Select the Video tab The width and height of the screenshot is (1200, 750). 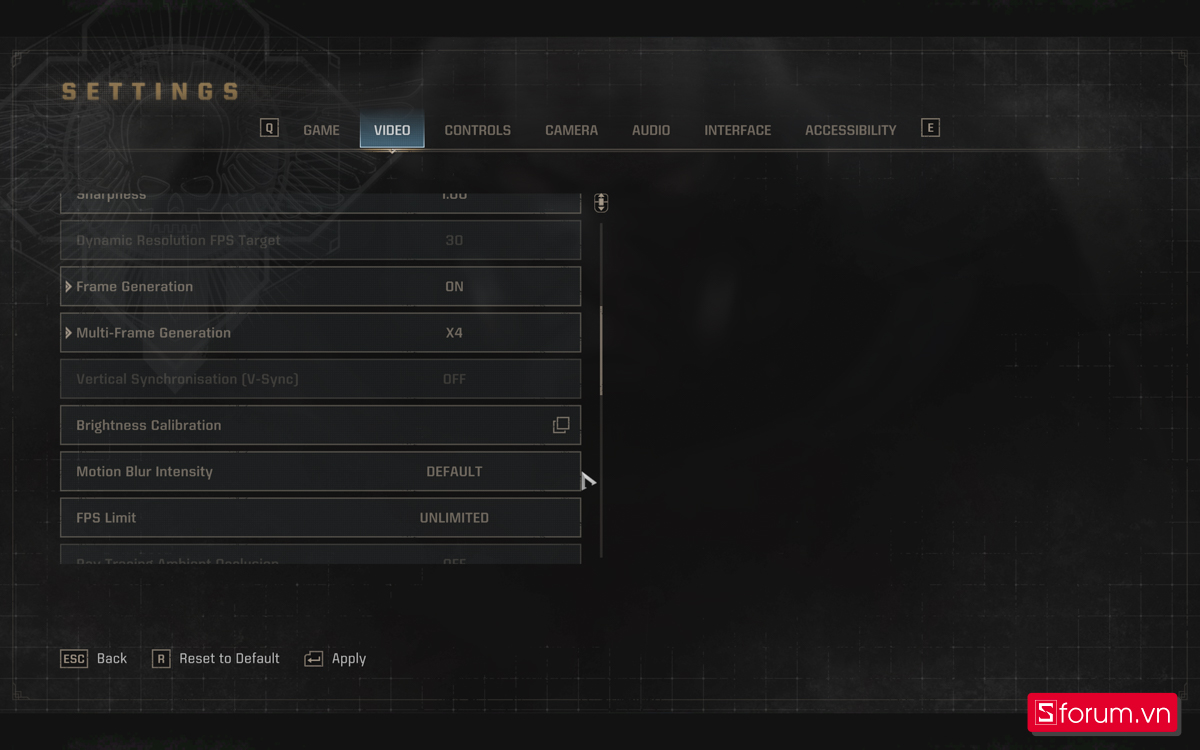point(392,130)
